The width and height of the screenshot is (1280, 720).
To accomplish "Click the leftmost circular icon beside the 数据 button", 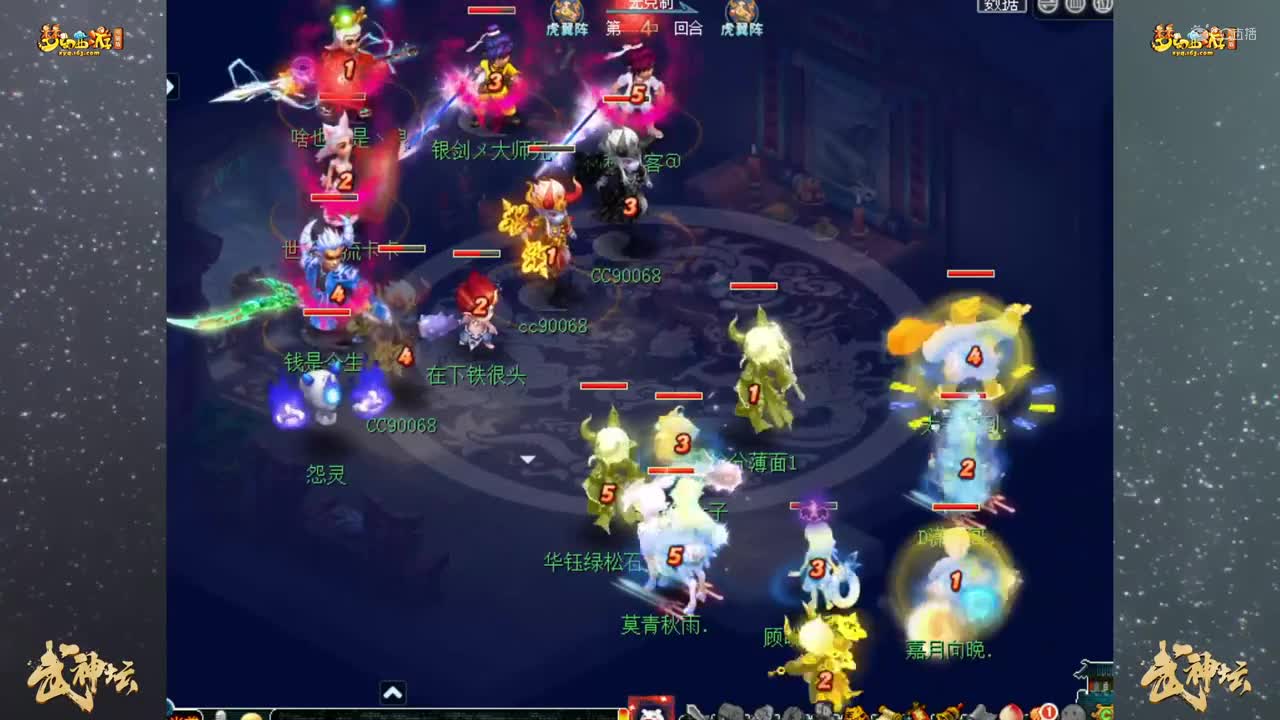I will click(1046, 6).
